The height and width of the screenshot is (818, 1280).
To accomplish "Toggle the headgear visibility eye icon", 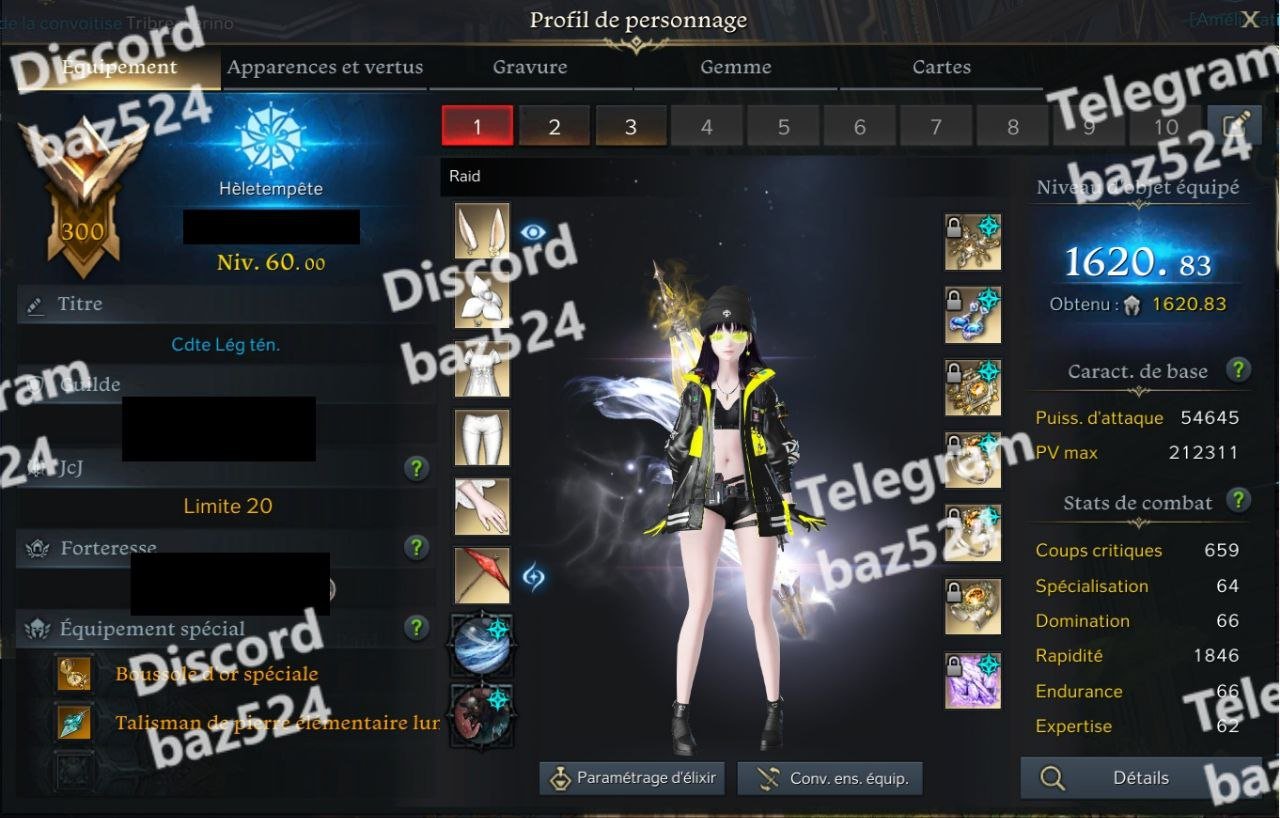I will pos(533,232).
